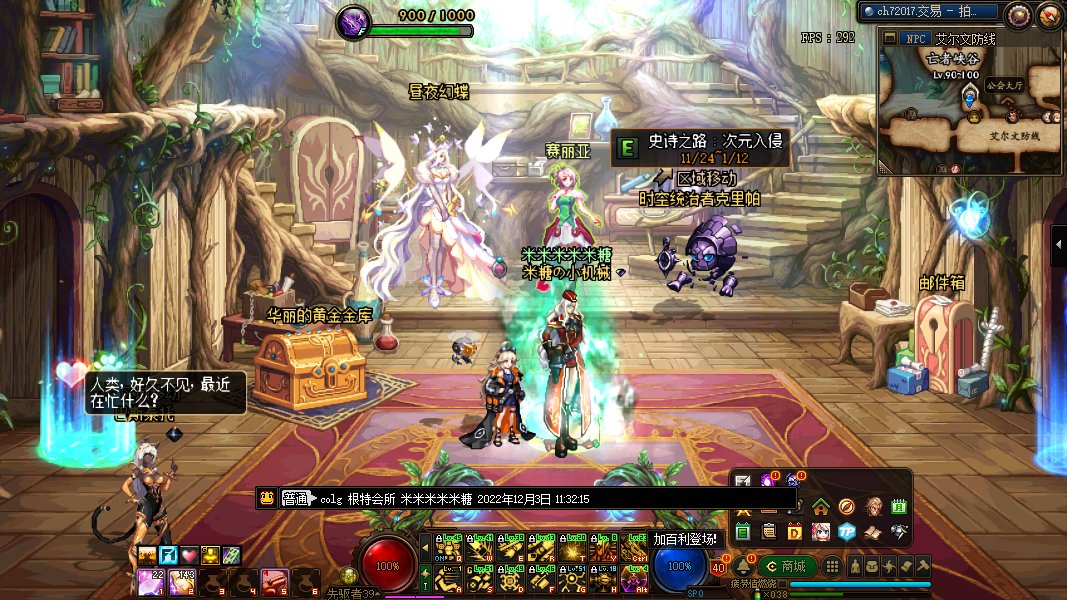Click the notification bell icon
This screenshot has height=600, width=1067.
(x=743, y=566)
